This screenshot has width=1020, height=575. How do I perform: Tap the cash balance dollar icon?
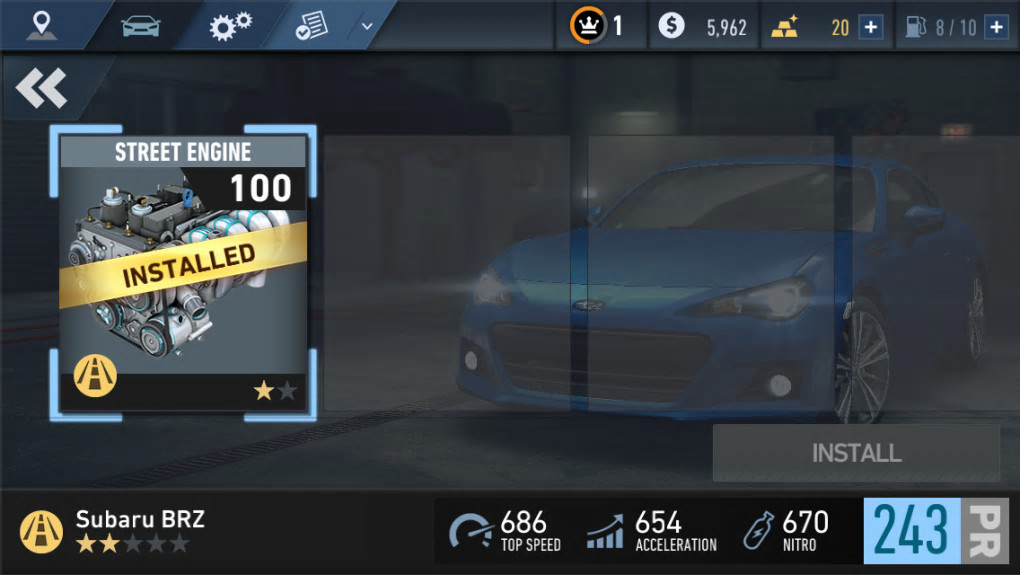point(672,26)
